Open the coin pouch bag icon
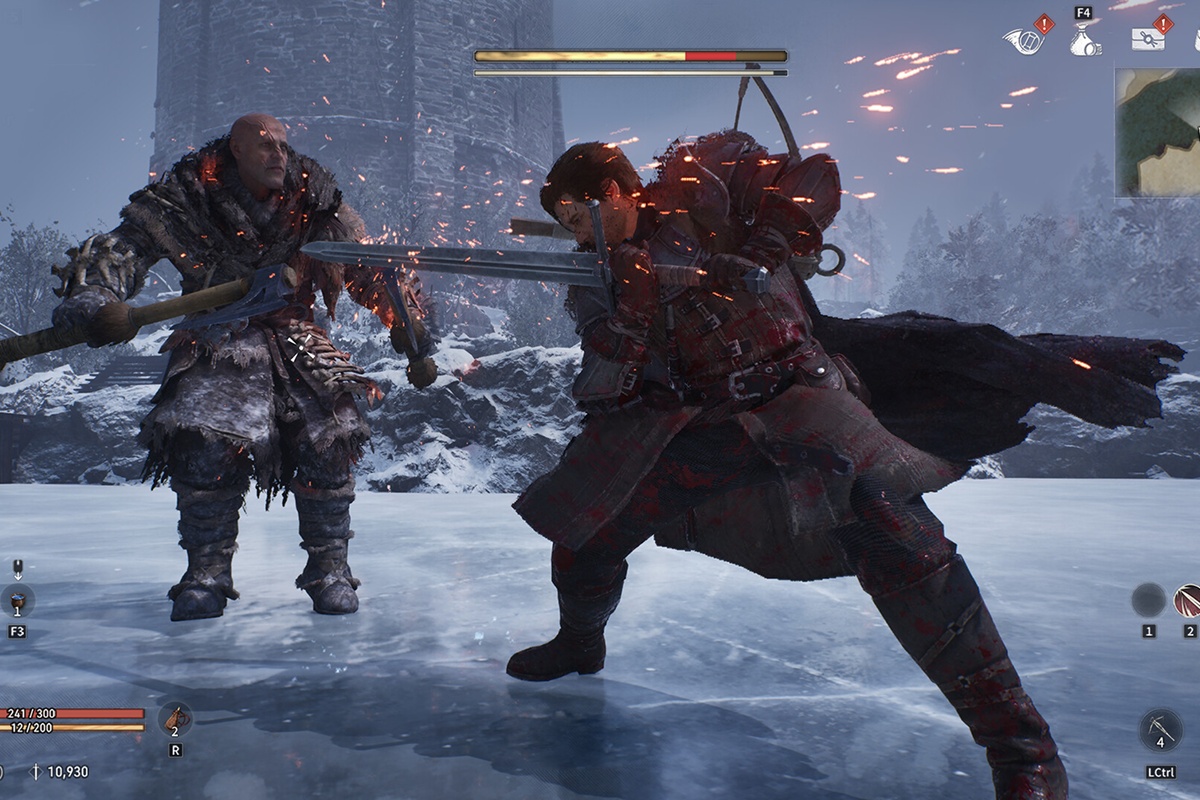The width and height of the screenshot is (1200, 800). [x=1084, y=41]
